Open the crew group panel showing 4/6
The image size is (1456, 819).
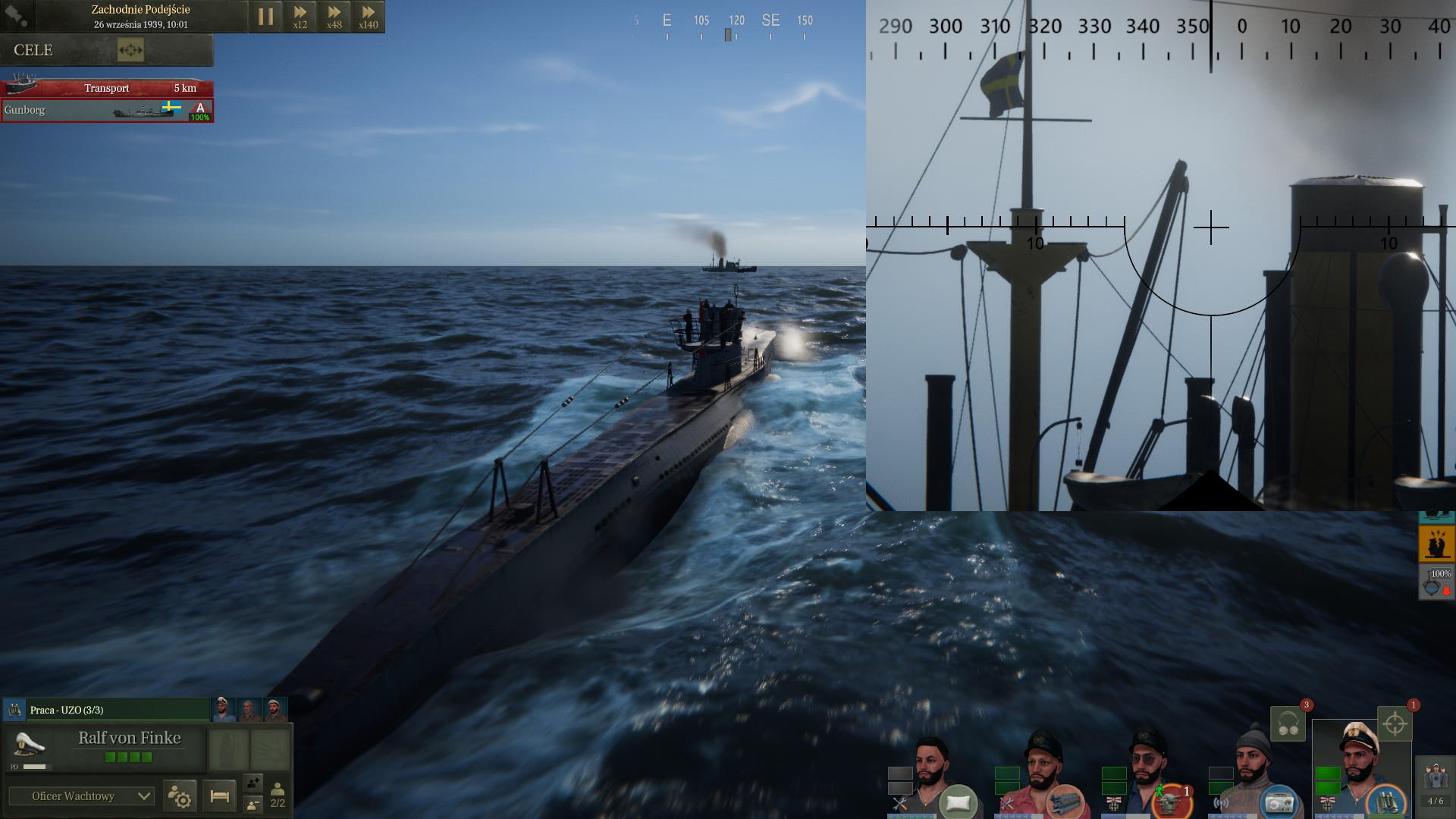click(x=1436, y=783)
